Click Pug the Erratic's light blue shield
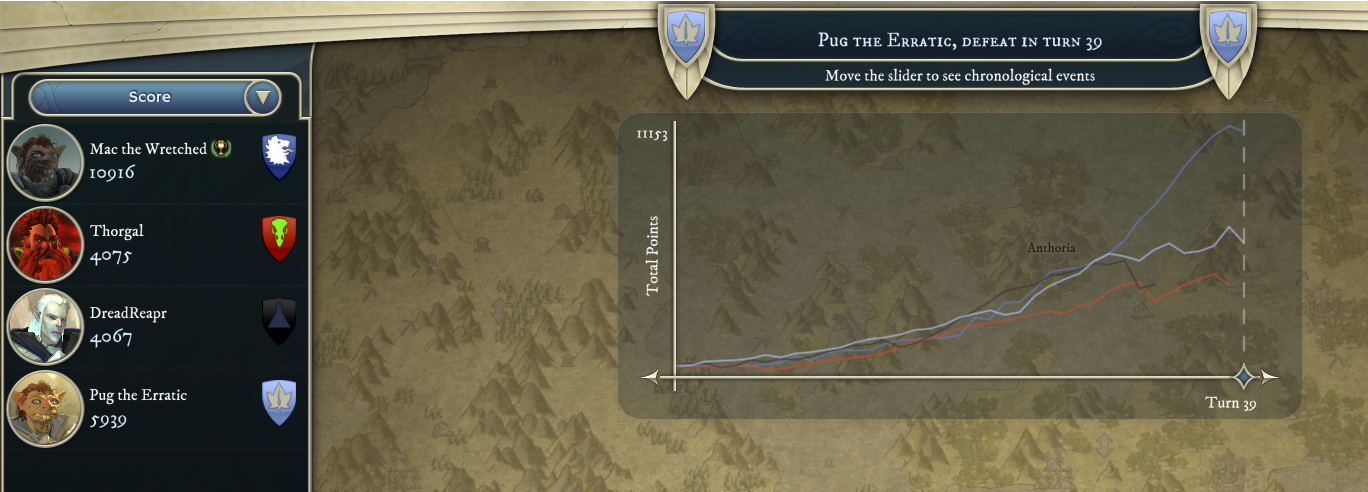 [x=279, y=403]
